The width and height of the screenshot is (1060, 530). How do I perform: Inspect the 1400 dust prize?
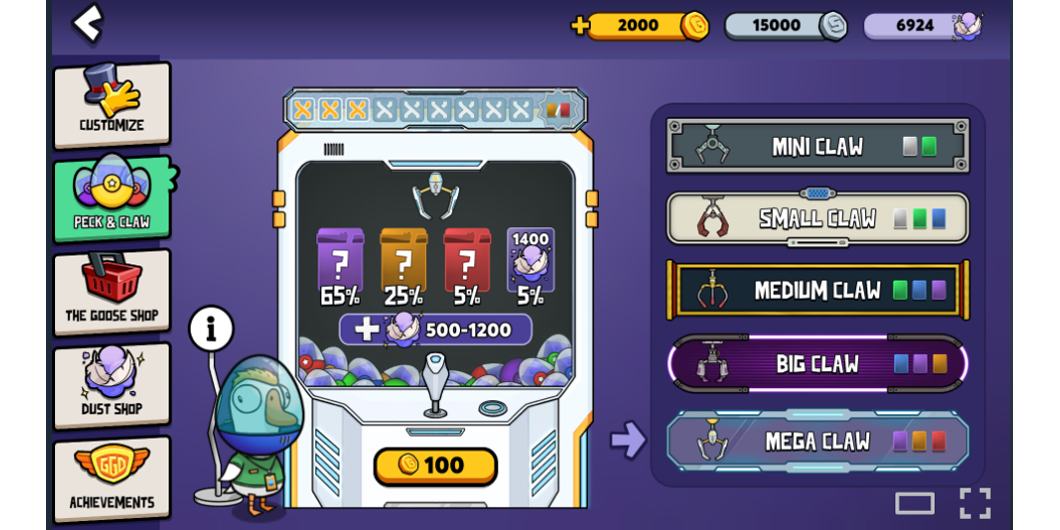point(530,262)
